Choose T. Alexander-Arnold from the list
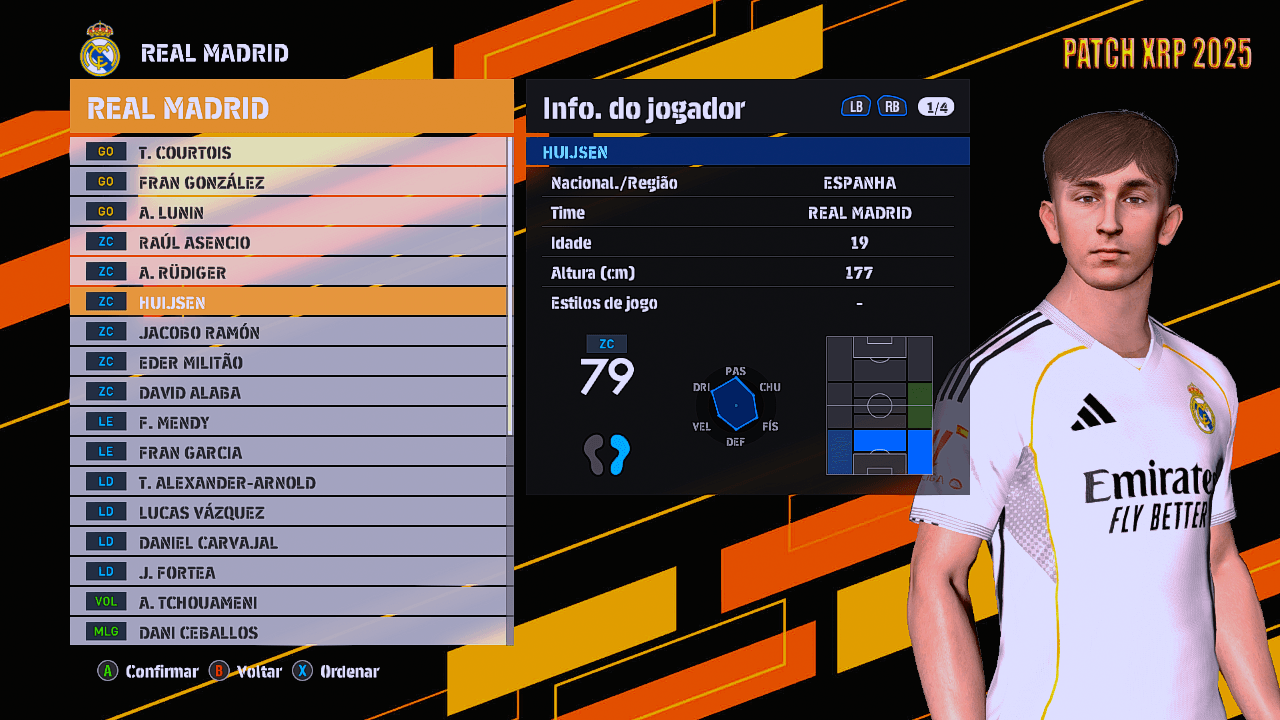Screen dimensions: 1280x720 tap(288, 482)
